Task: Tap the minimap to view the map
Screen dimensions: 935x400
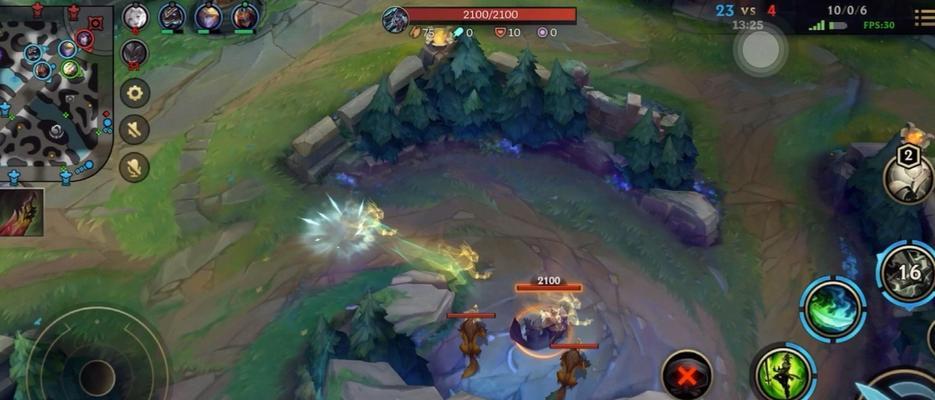Action: (55, 95)
